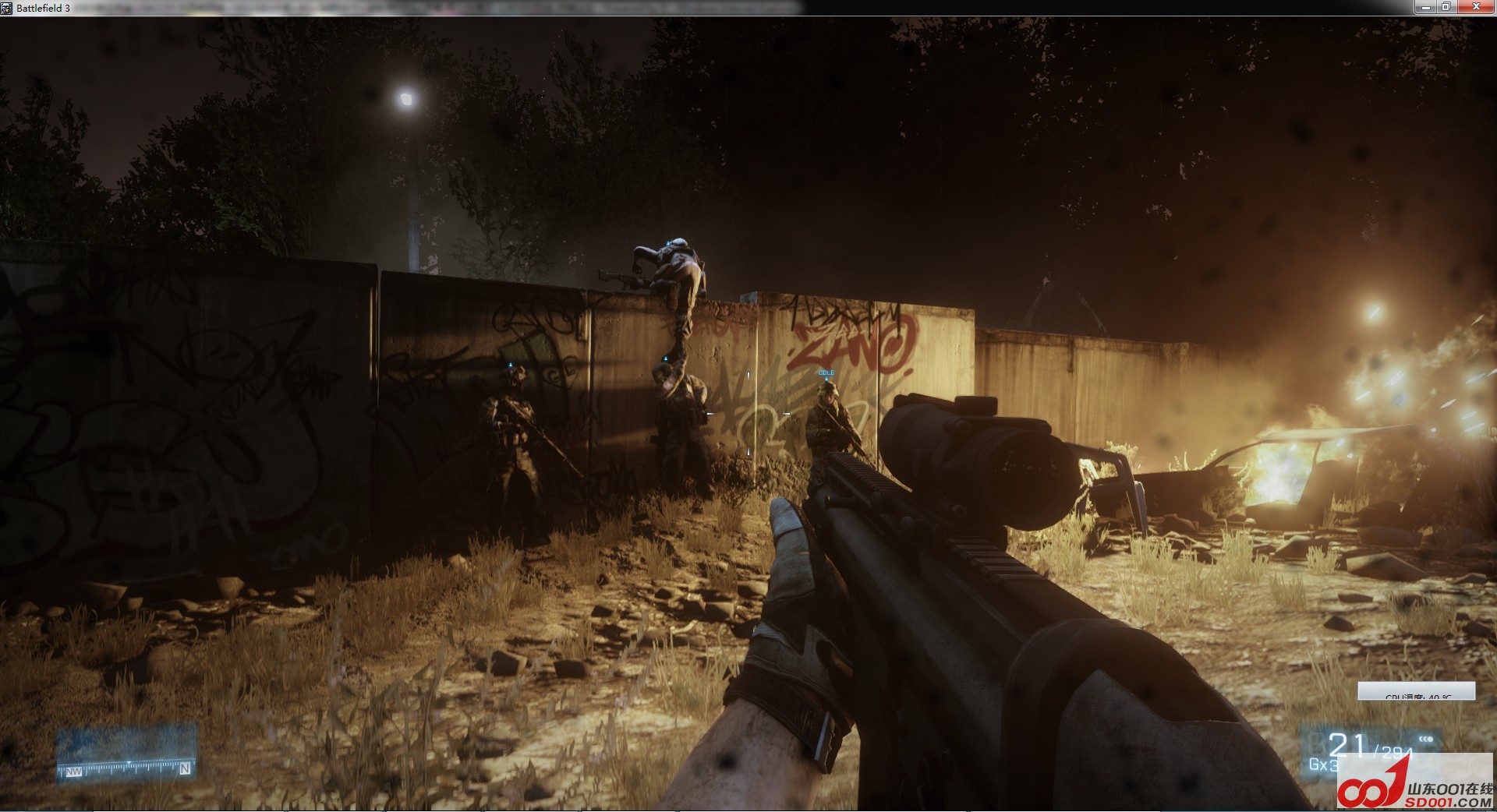Minimize the Battlefield 3 window

click(x=1425, y=7)
